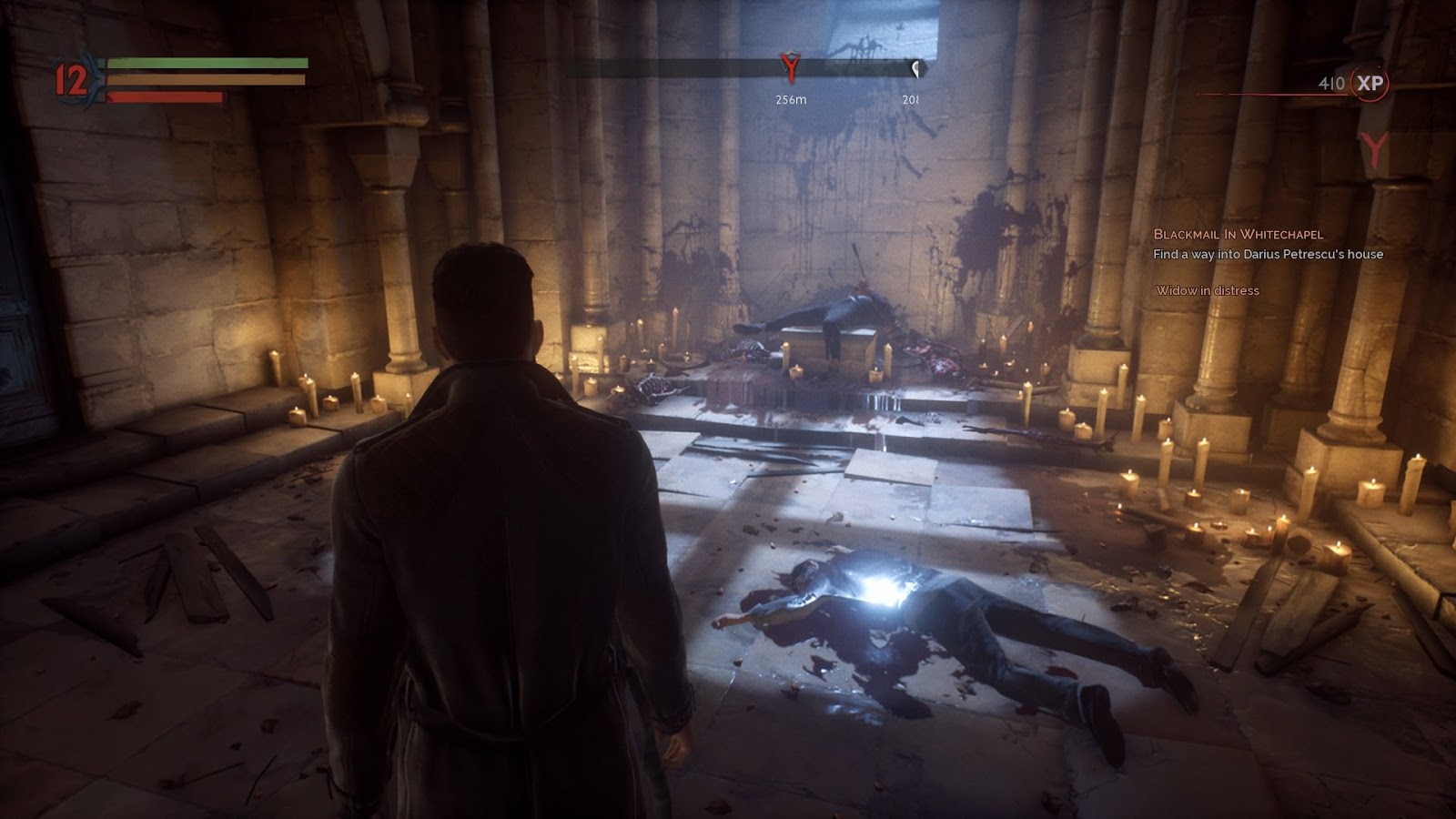Select the Blackmail In Whitechapel quest tracker
Viewport: 1456px width, 819px height.
pos(1238,235)
